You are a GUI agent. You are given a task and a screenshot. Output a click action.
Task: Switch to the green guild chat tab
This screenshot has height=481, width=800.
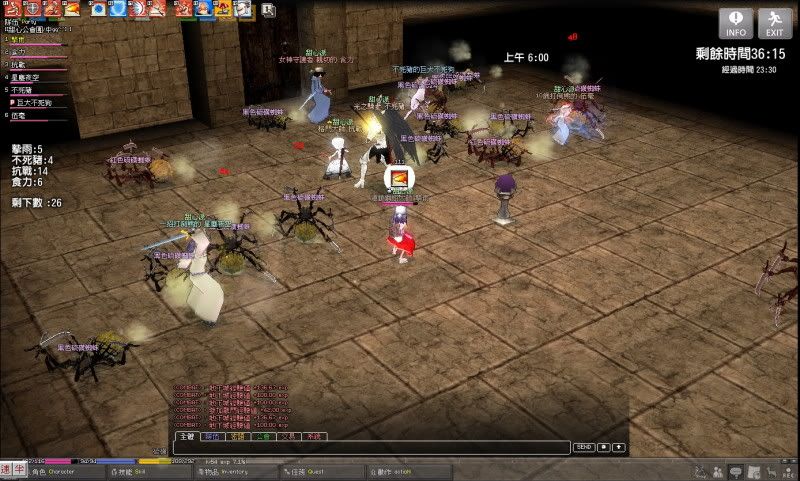click(x=262, y=436)
